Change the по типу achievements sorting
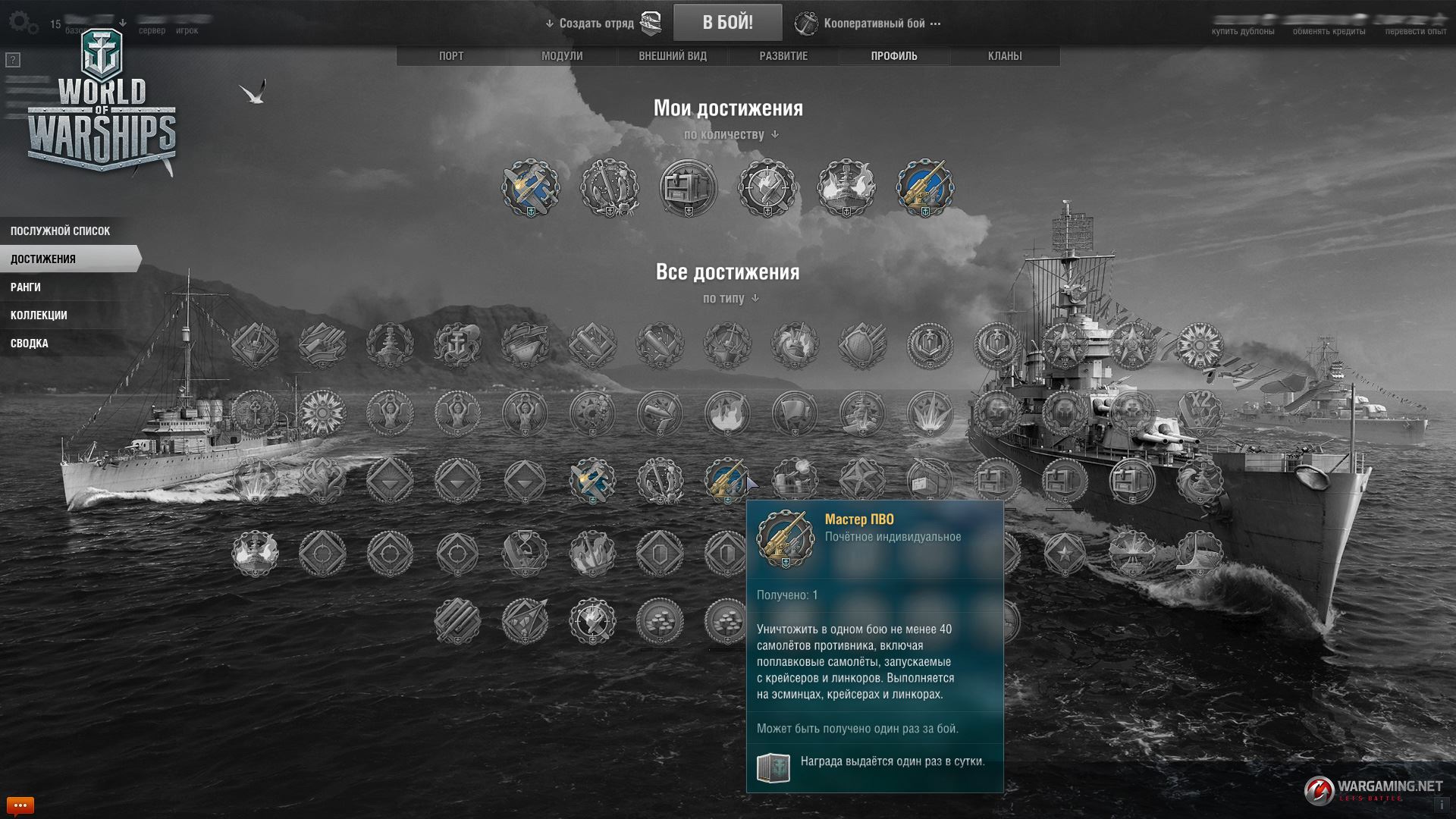1456x819 pixels. 730,299
